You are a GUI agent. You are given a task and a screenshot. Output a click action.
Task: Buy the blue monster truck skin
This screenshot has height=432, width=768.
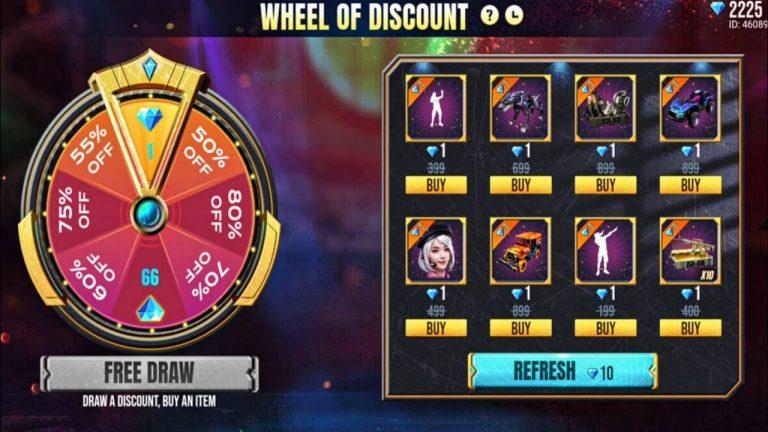(690, 185)
